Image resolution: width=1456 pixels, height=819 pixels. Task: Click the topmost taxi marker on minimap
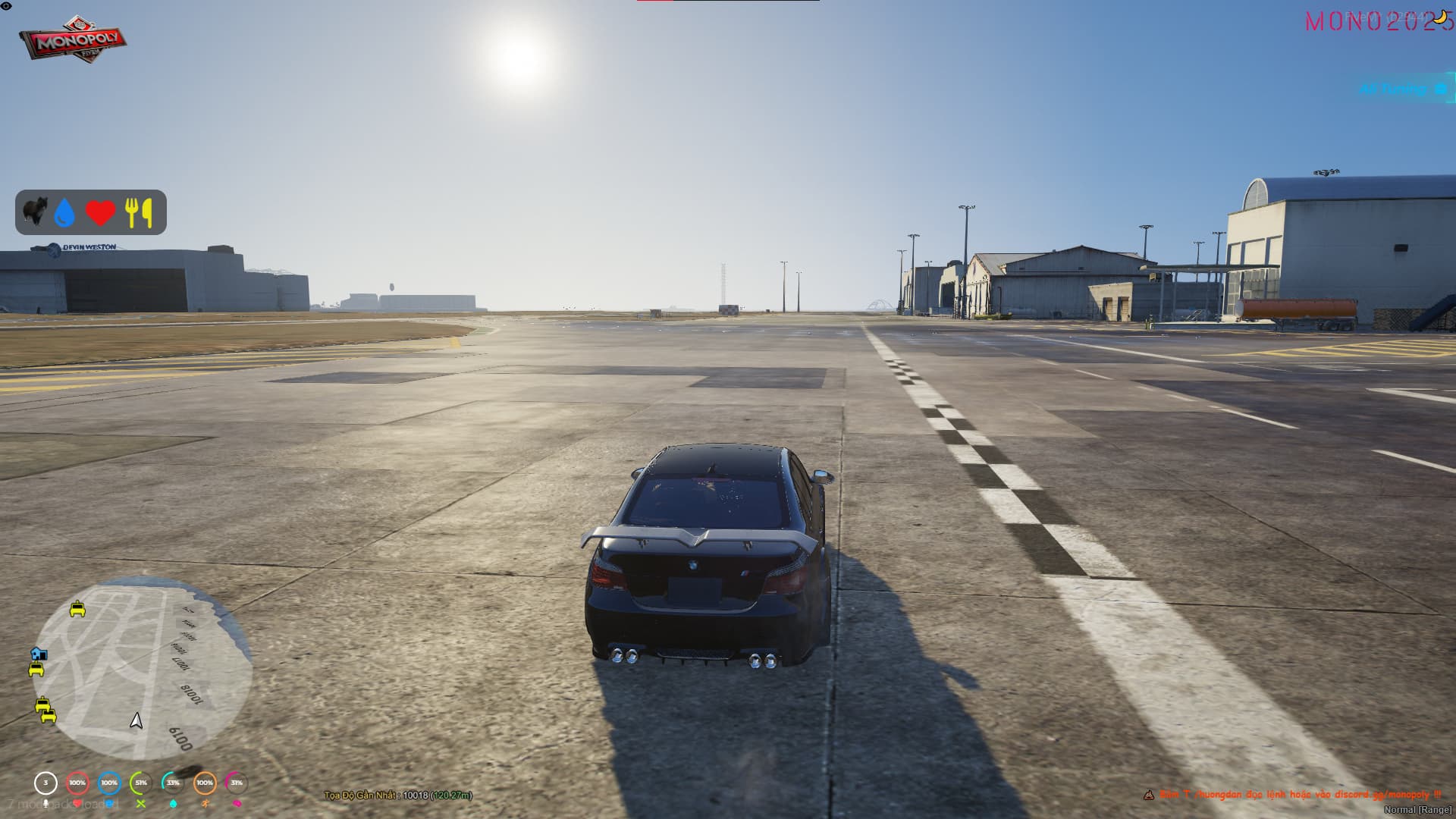tap(77, 609)
